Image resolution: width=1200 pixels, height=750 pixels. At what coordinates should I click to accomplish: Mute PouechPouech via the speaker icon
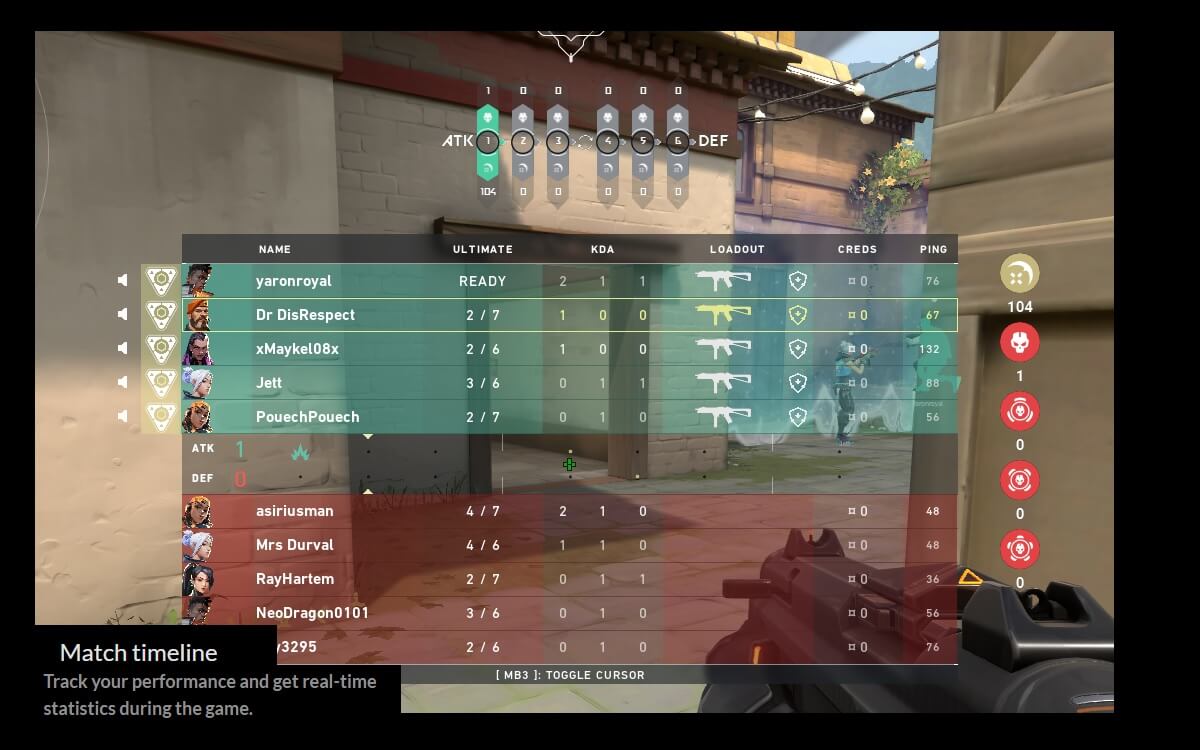tap(123, 416)
